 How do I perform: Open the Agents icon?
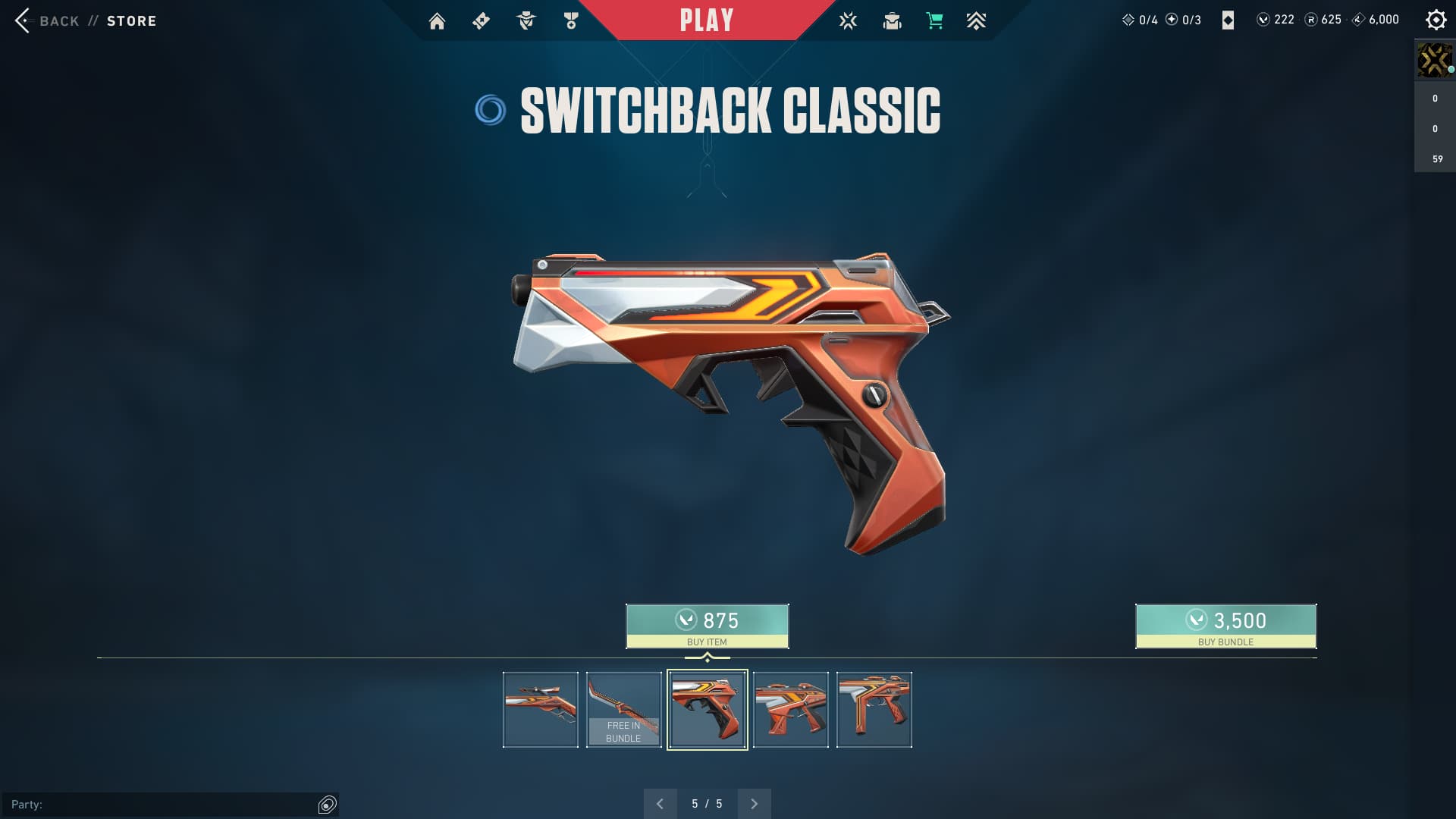point(526,20)
